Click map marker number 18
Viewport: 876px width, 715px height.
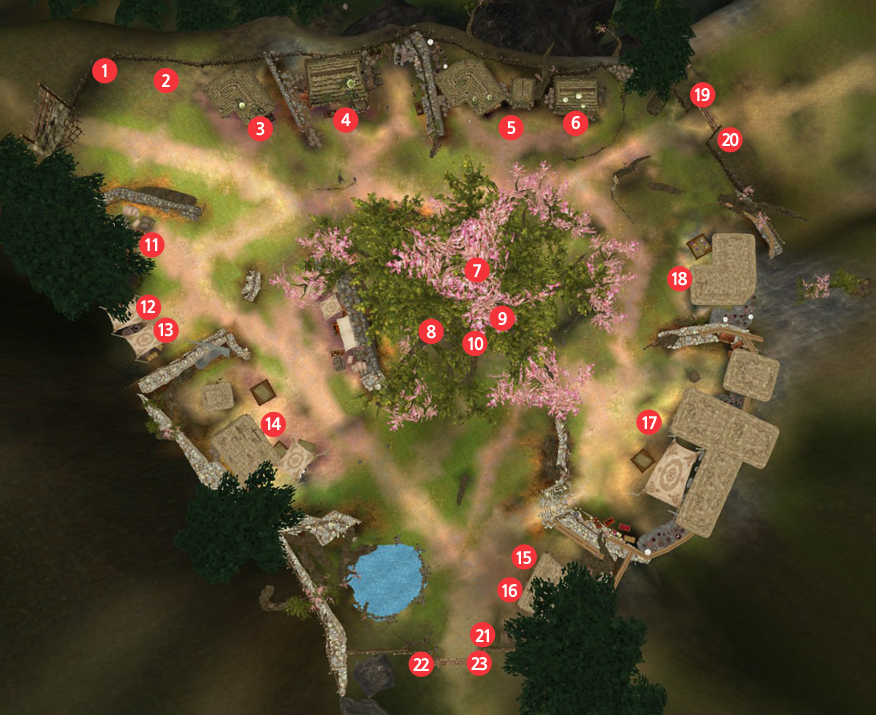(x=680, y=279)
